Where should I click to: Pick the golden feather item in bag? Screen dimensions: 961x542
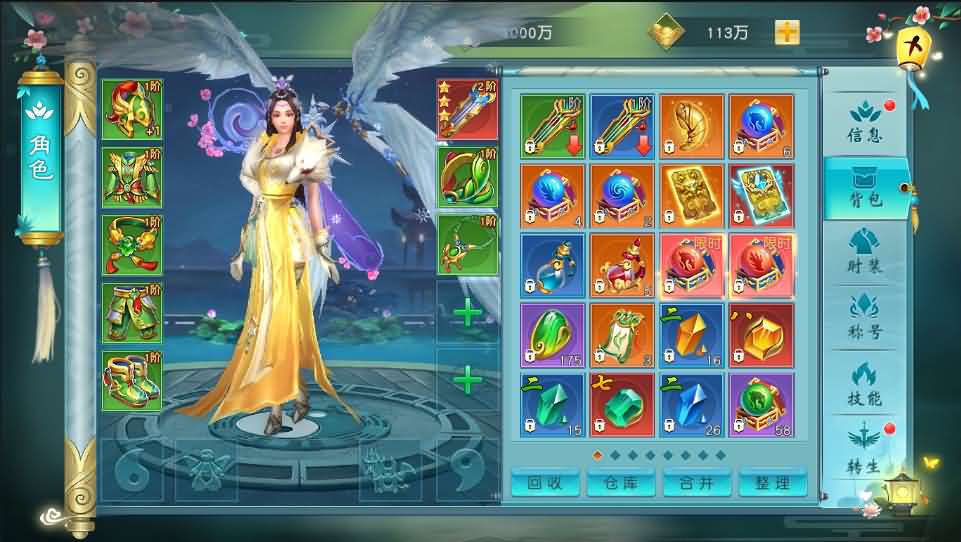point(691,127)
